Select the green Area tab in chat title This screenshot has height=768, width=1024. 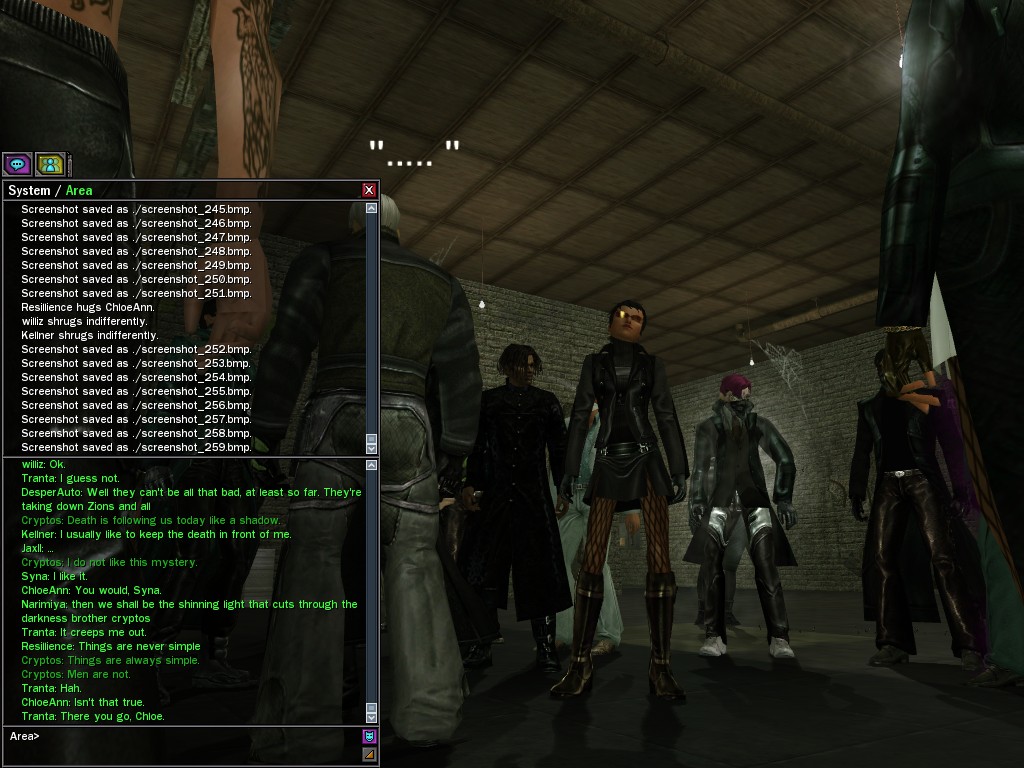tap(79, 190)
